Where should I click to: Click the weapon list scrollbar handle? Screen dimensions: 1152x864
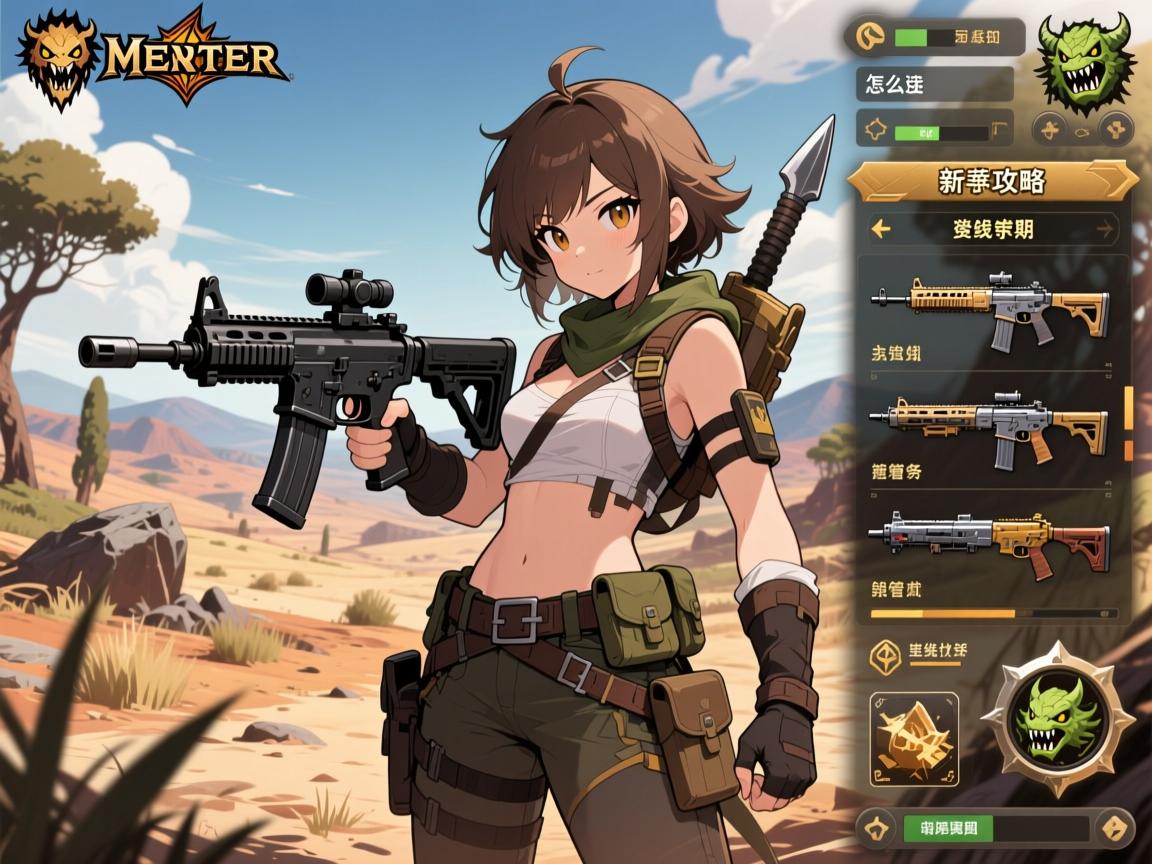1129,406
